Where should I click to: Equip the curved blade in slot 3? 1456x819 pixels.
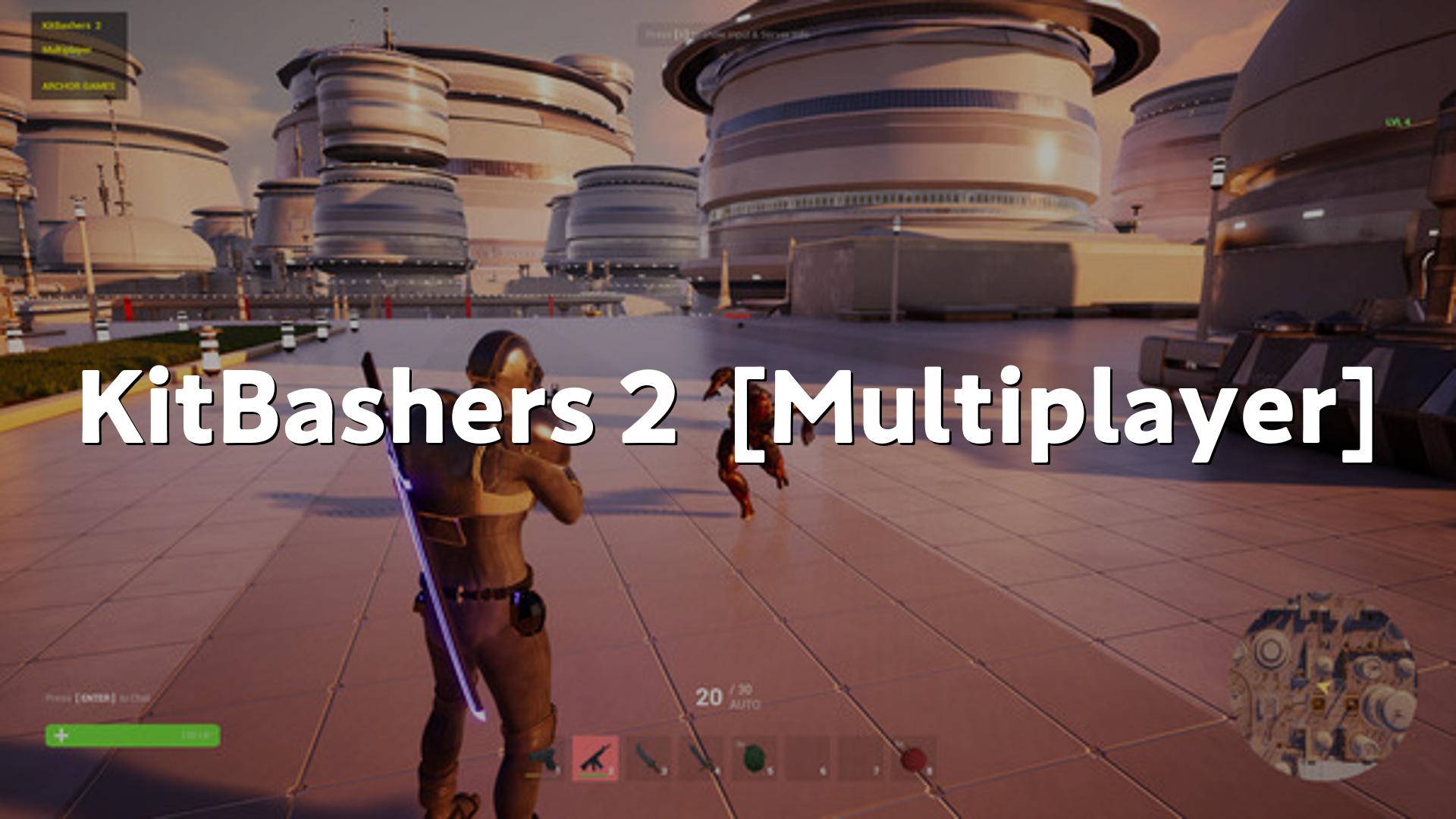(x=648, y=758)
